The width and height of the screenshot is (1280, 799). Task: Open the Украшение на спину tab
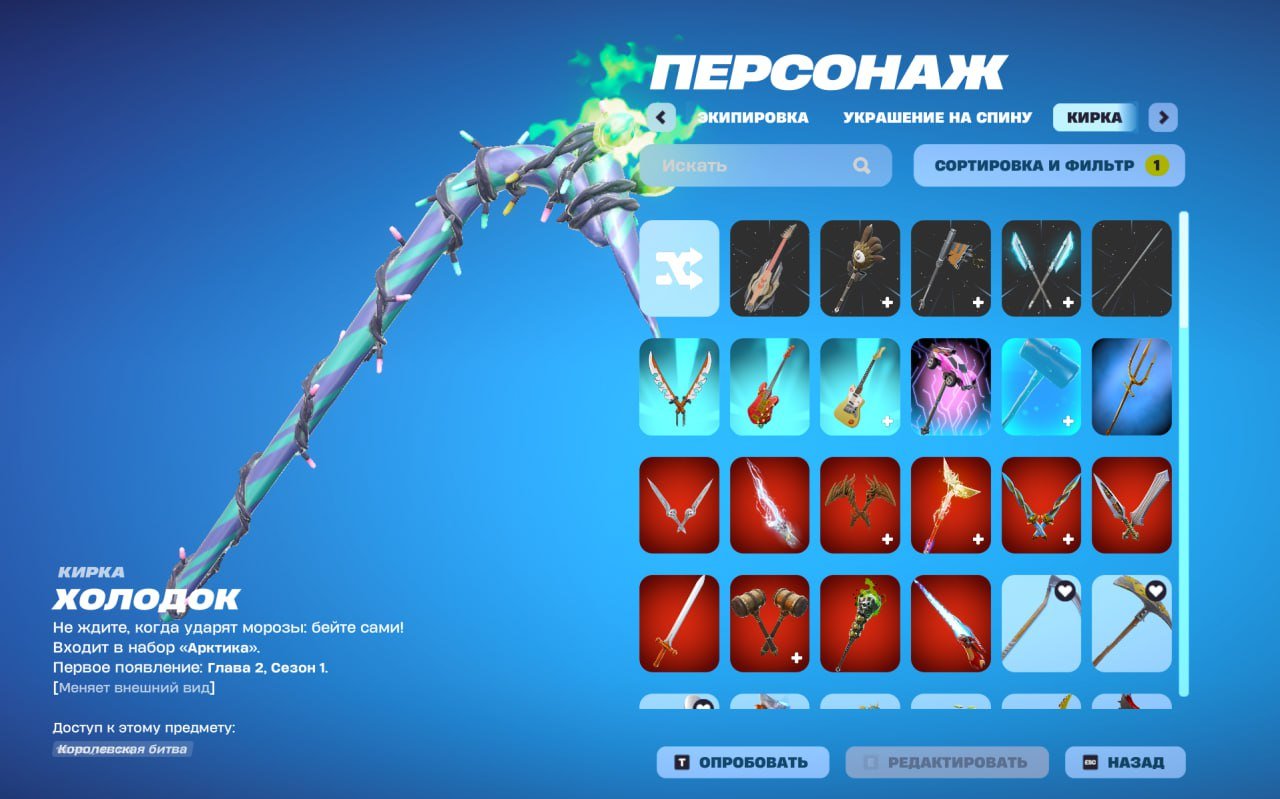[934, 117]
